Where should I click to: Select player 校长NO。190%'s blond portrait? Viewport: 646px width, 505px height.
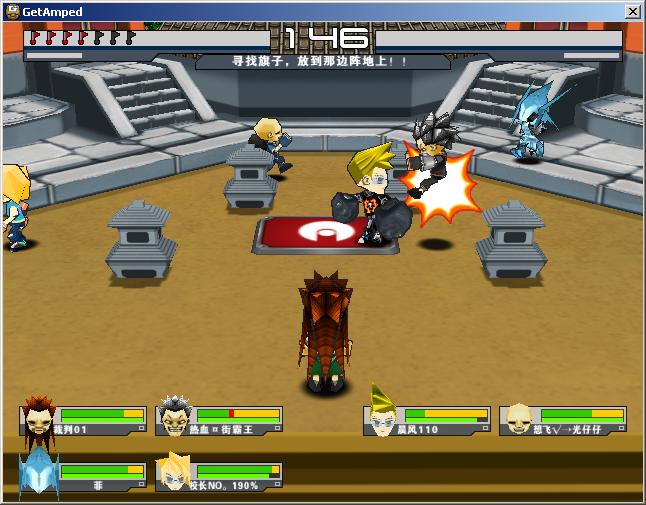(174, 472)
